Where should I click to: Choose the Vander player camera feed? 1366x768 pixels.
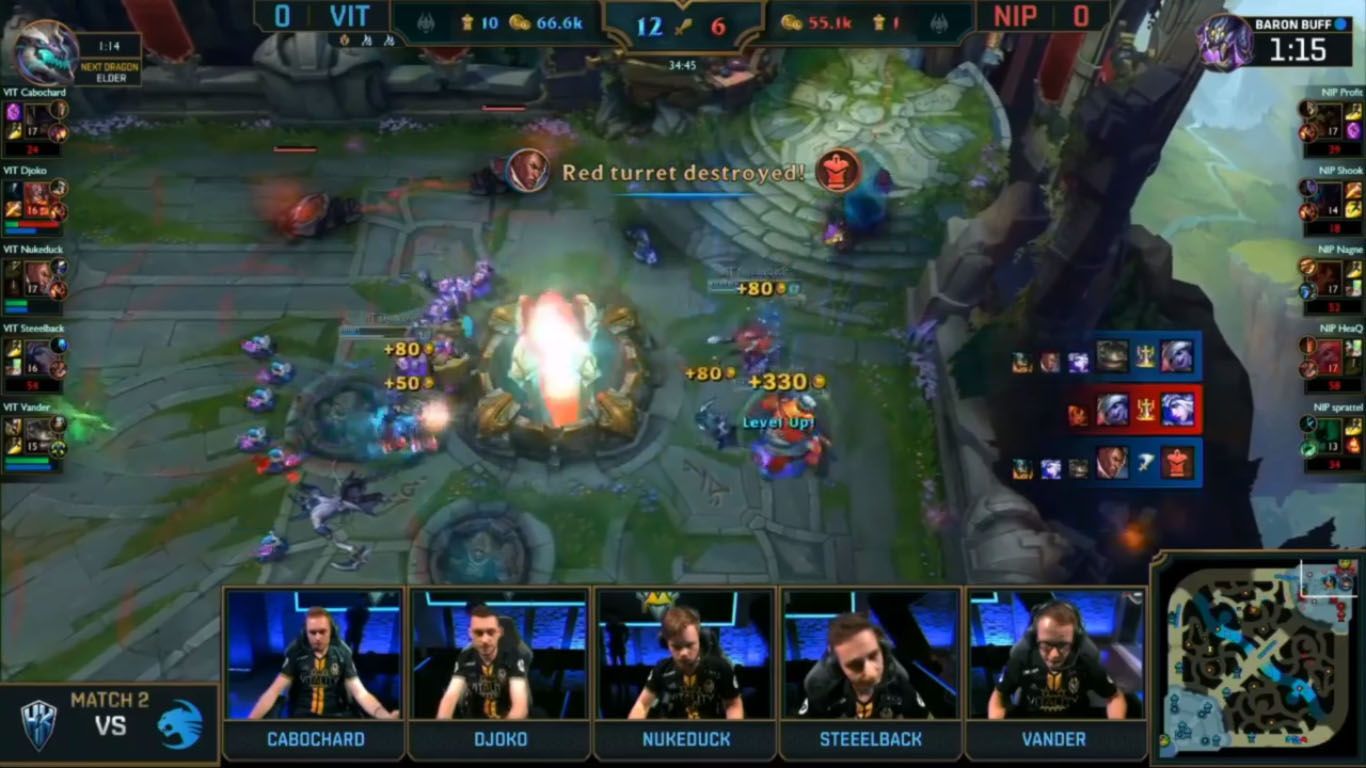coord(1056,654)
